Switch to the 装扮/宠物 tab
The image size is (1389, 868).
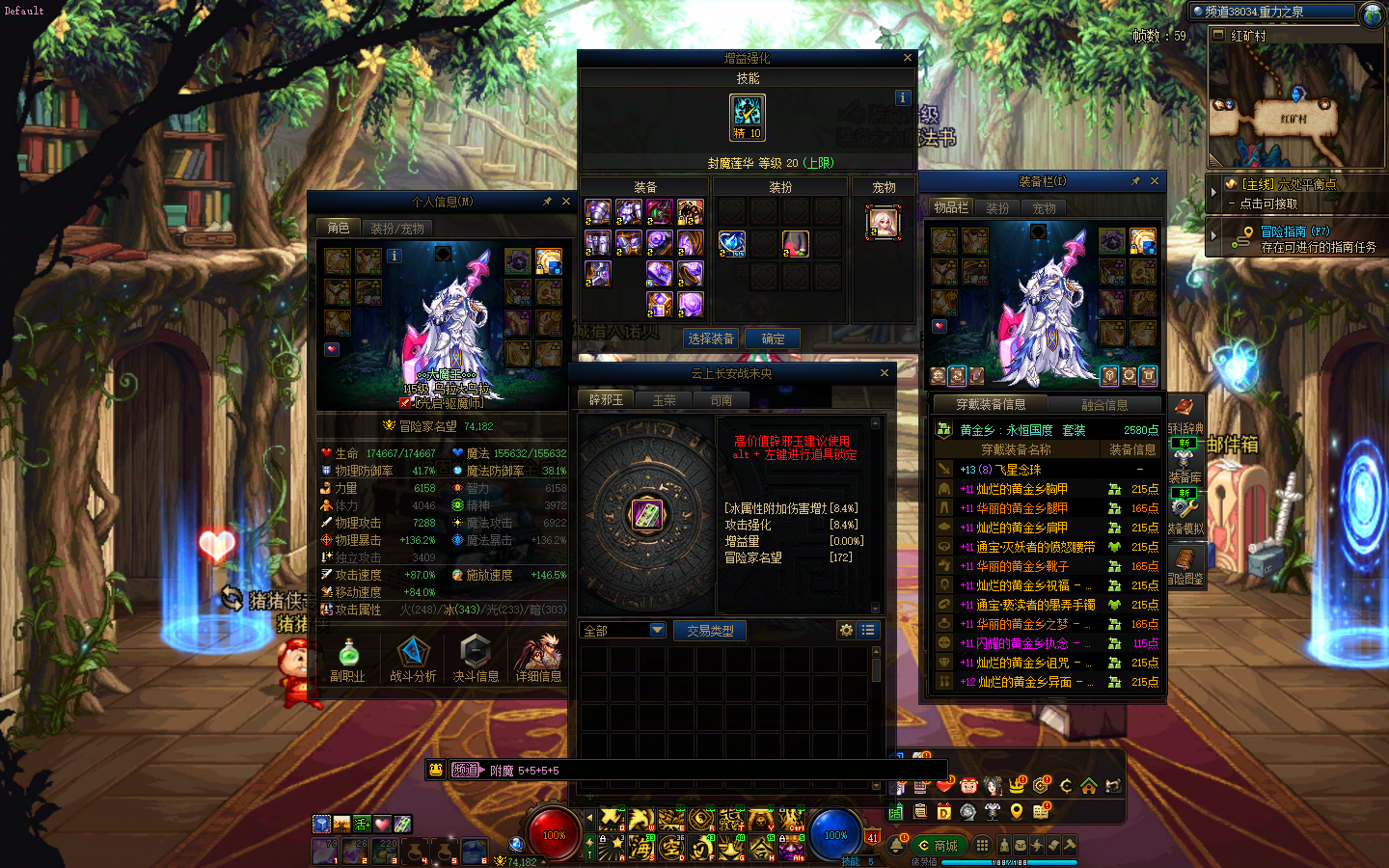point(397,229)
